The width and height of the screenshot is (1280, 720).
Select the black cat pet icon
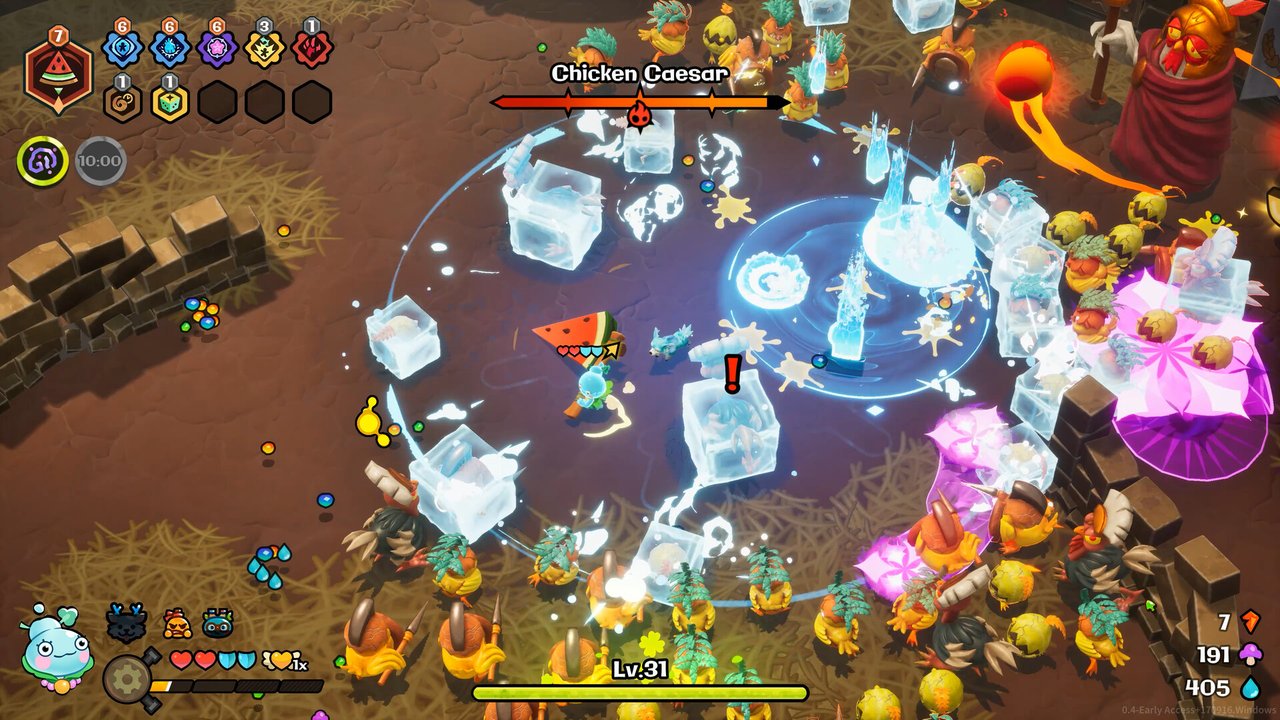pyautogui.click(x=127, y=623)
